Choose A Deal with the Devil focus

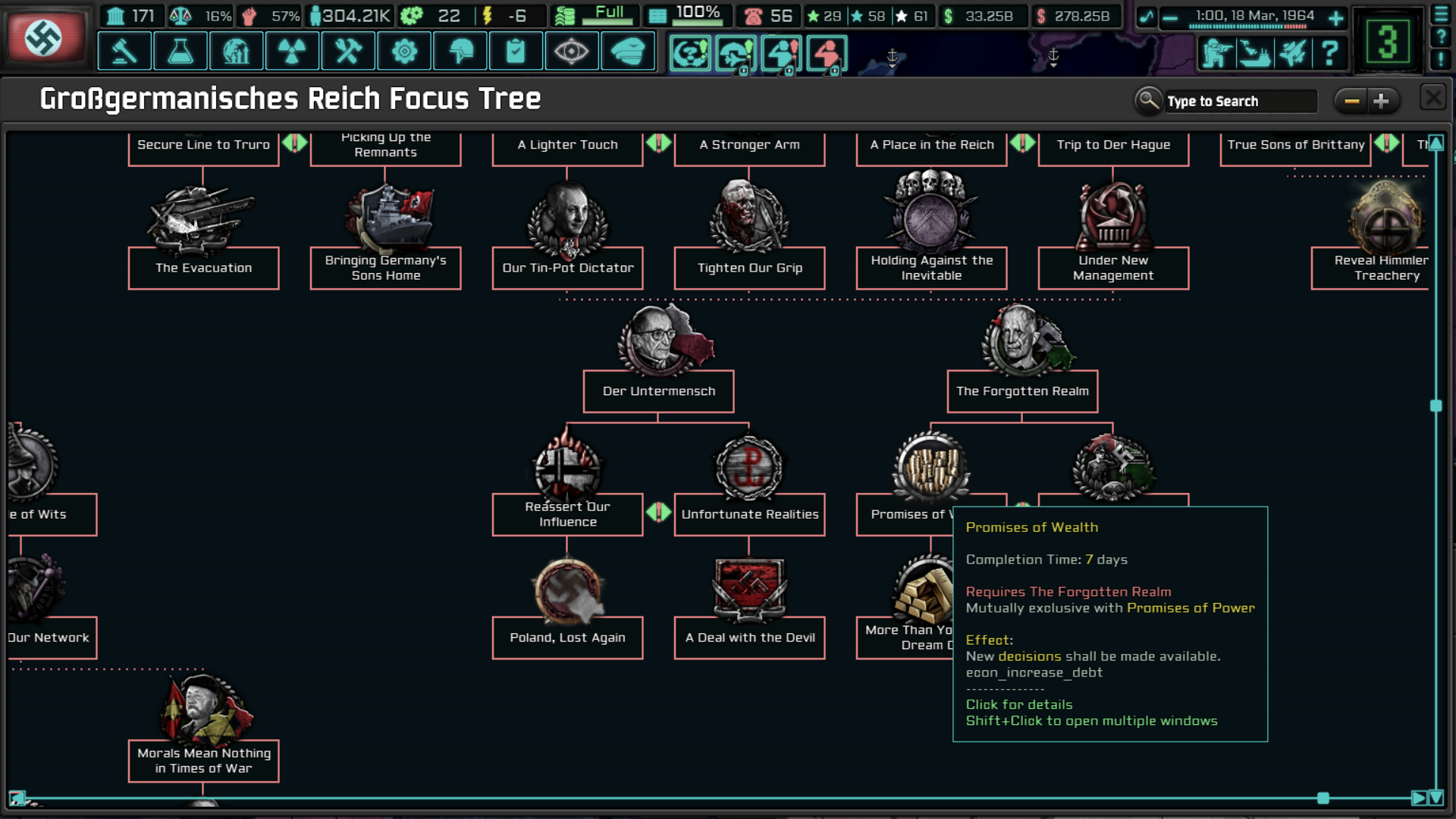(x=749, y=638)
